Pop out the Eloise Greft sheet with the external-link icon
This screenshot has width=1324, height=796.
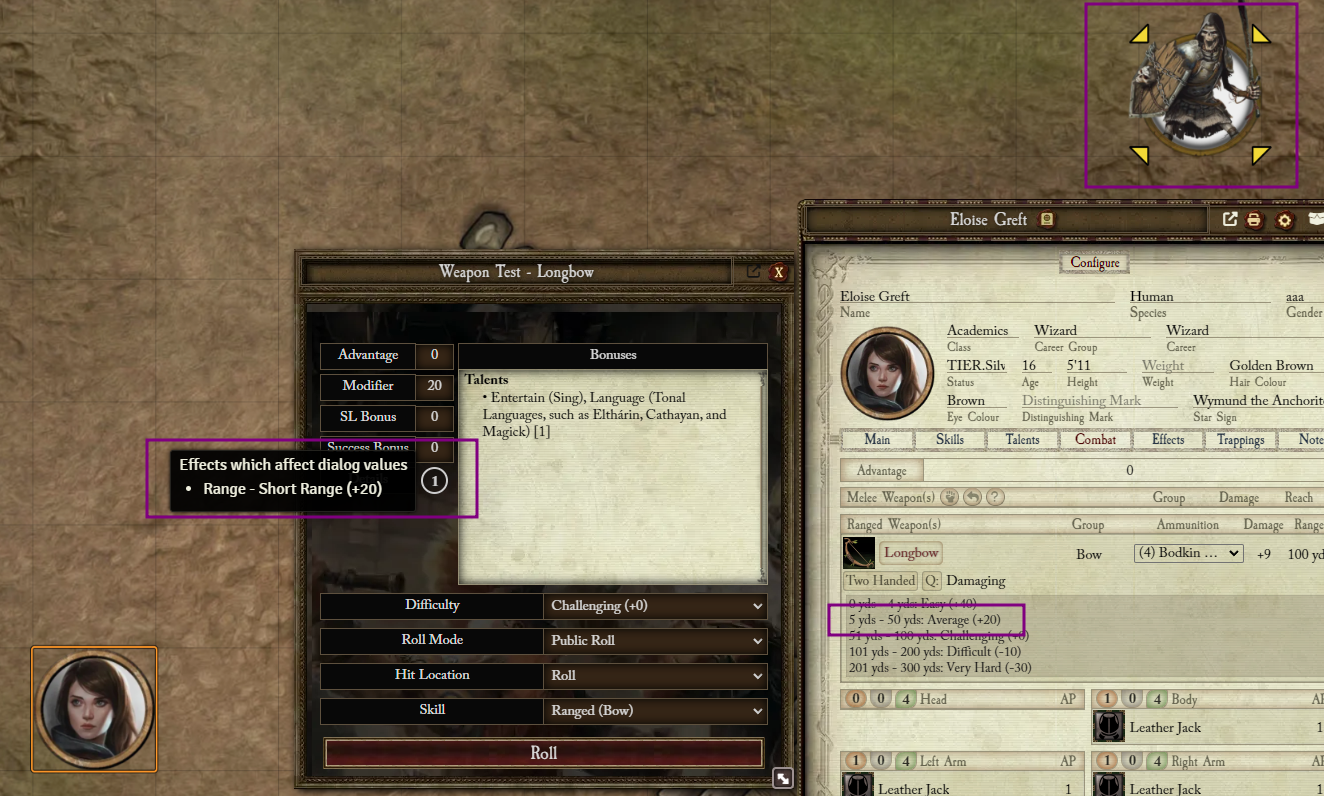(1229, 219)
